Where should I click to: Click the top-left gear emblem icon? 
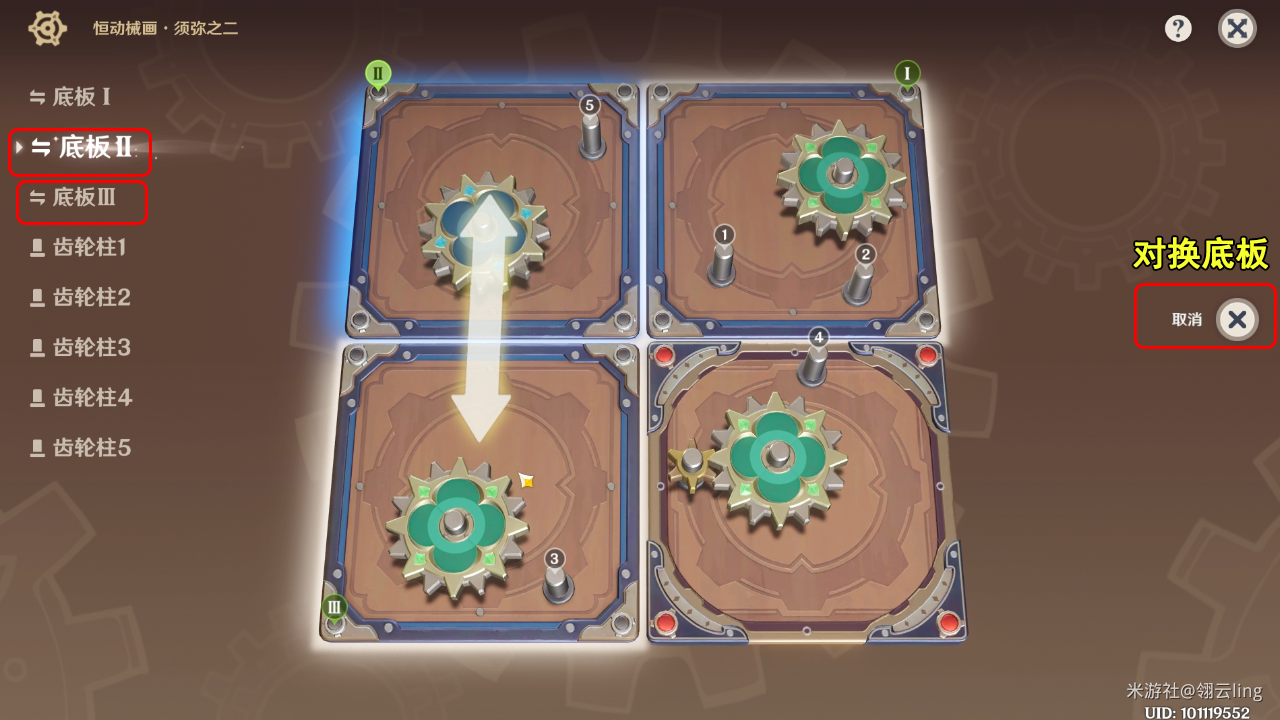click(x=47, y=28)
